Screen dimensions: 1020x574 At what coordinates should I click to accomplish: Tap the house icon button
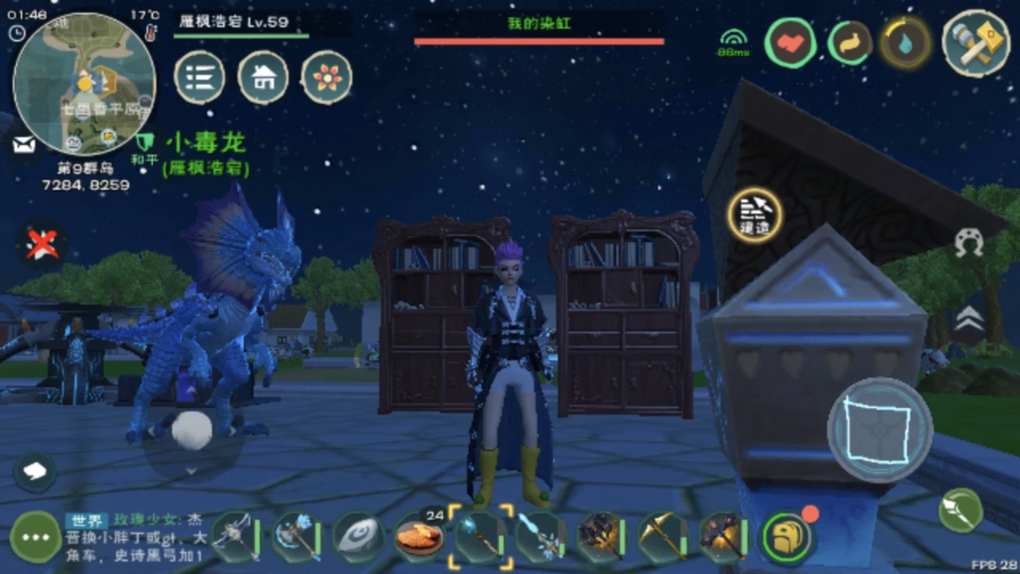pyautogui.click(x=263, y=78)
